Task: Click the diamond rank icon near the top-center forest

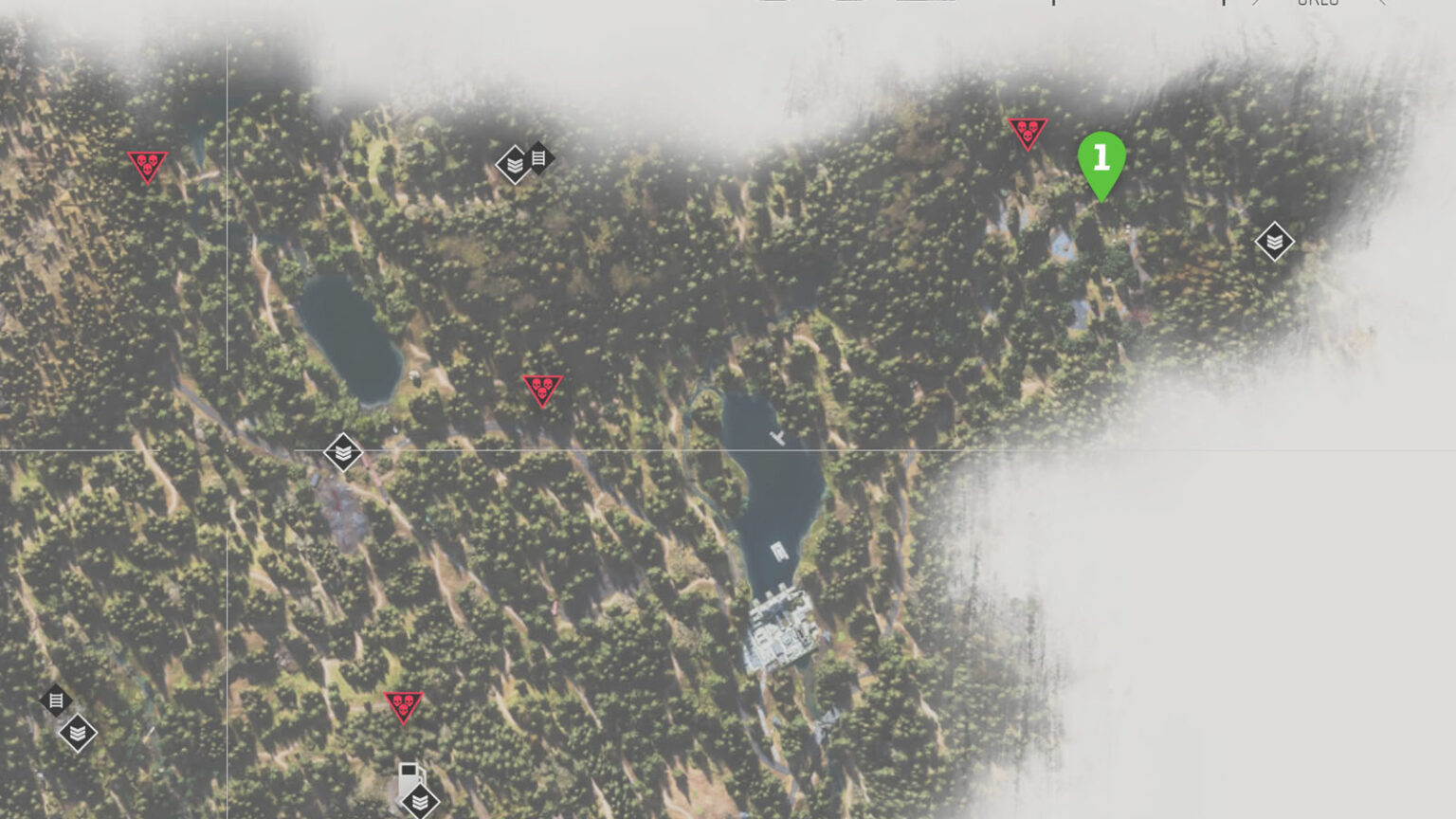Action: 513,163
